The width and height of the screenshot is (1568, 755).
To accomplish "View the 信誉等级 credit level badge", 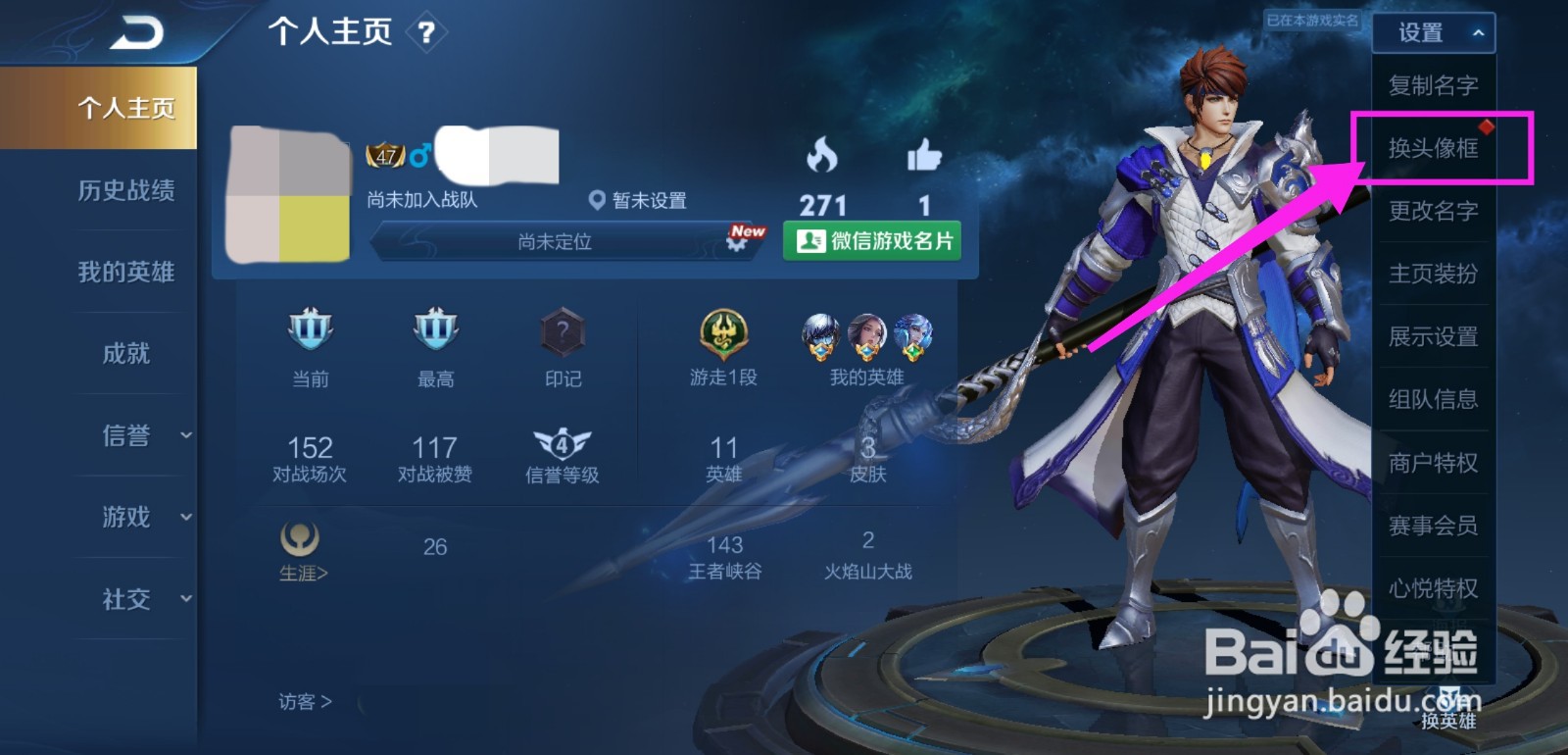I will [x=562, y=442].
